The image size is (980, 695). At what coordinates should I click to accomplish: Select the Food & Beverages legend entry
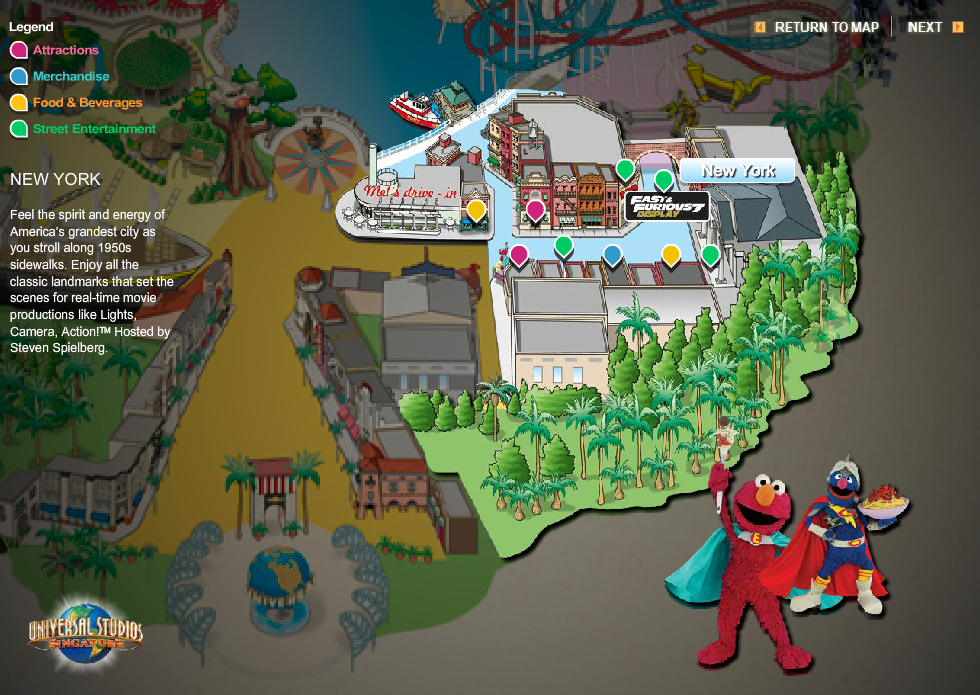(x=87, y=102)
